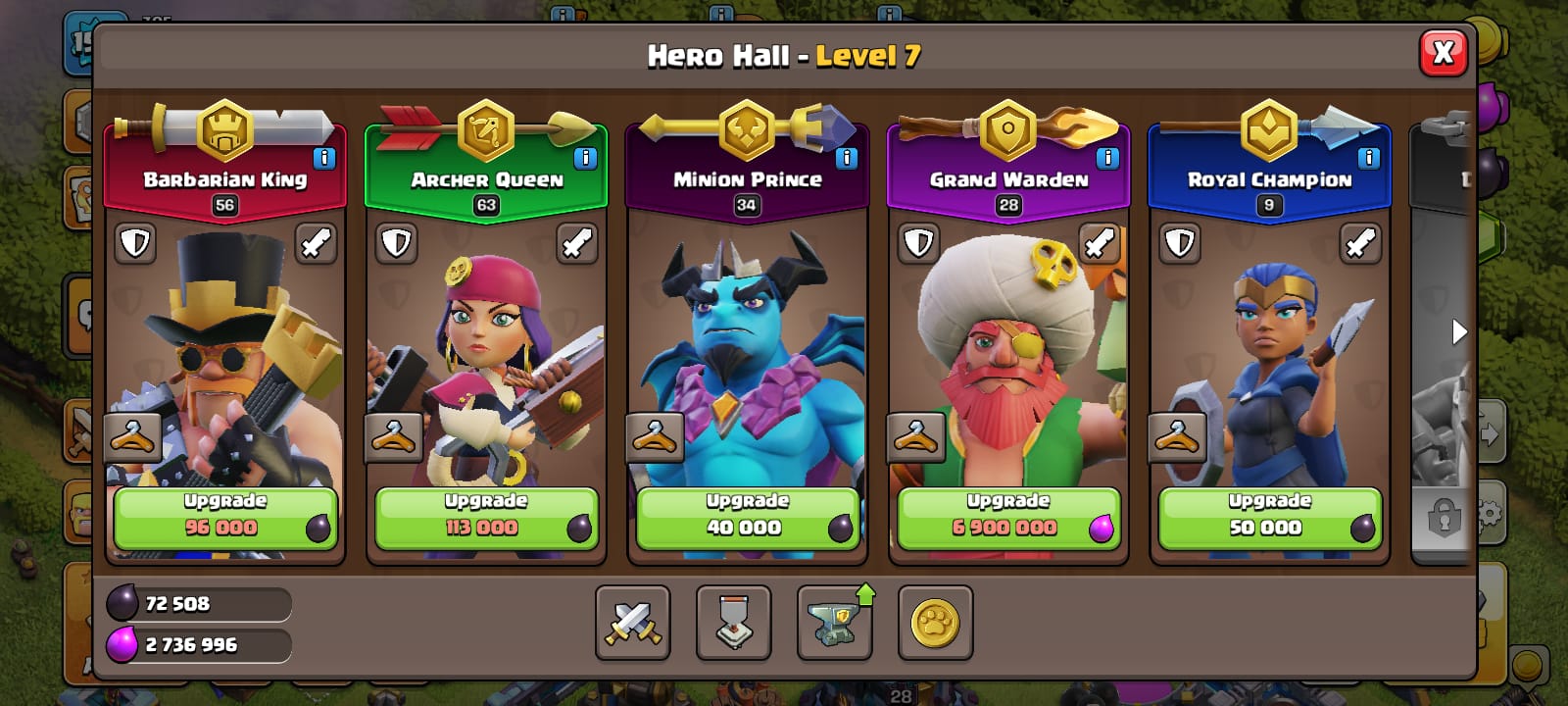Upgrade Royal Champion for 50 000

[1269, 518]
